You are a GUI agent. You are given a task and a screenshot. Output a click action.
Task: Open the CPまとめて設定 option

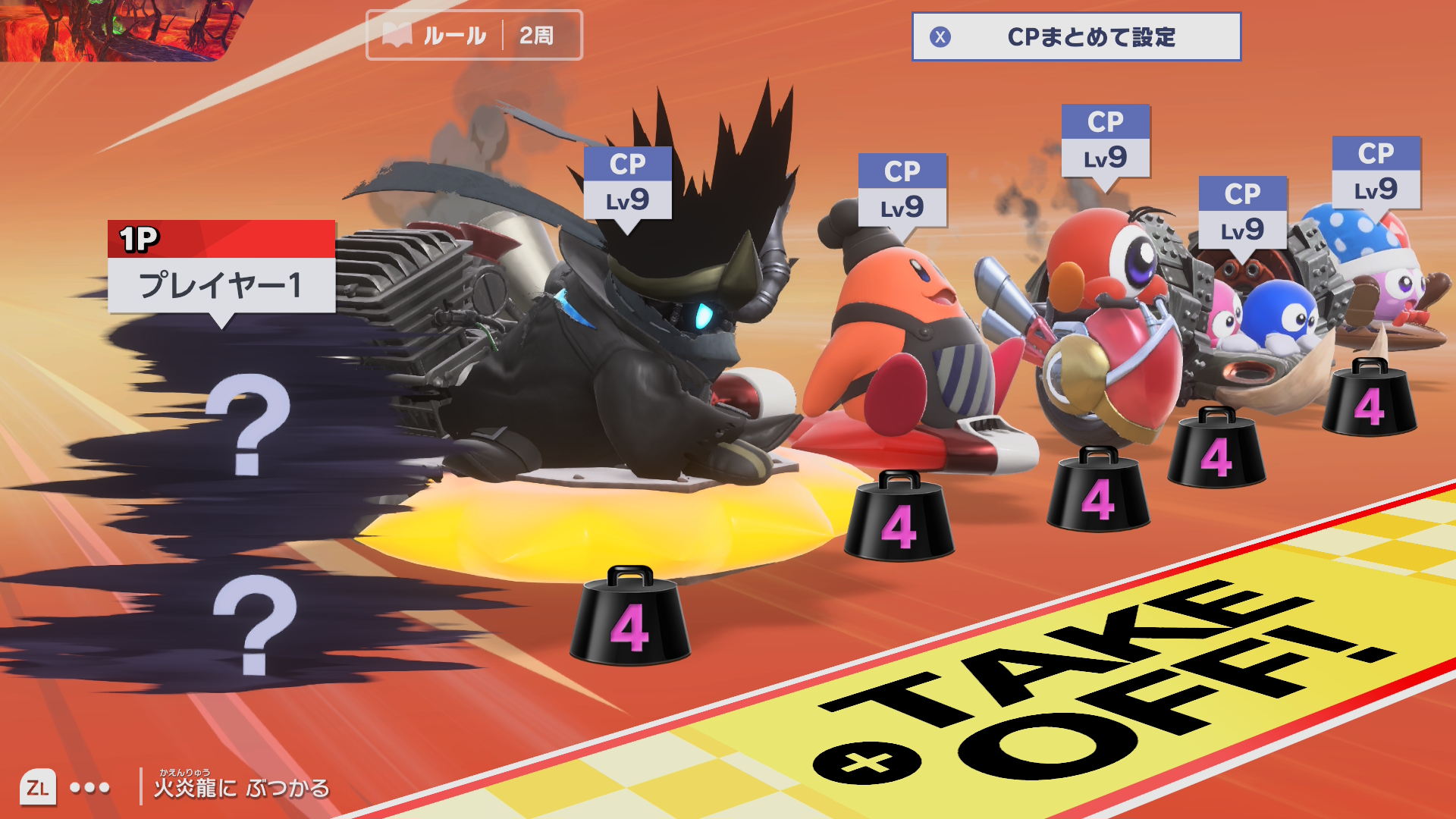[x=1075, y=36]
